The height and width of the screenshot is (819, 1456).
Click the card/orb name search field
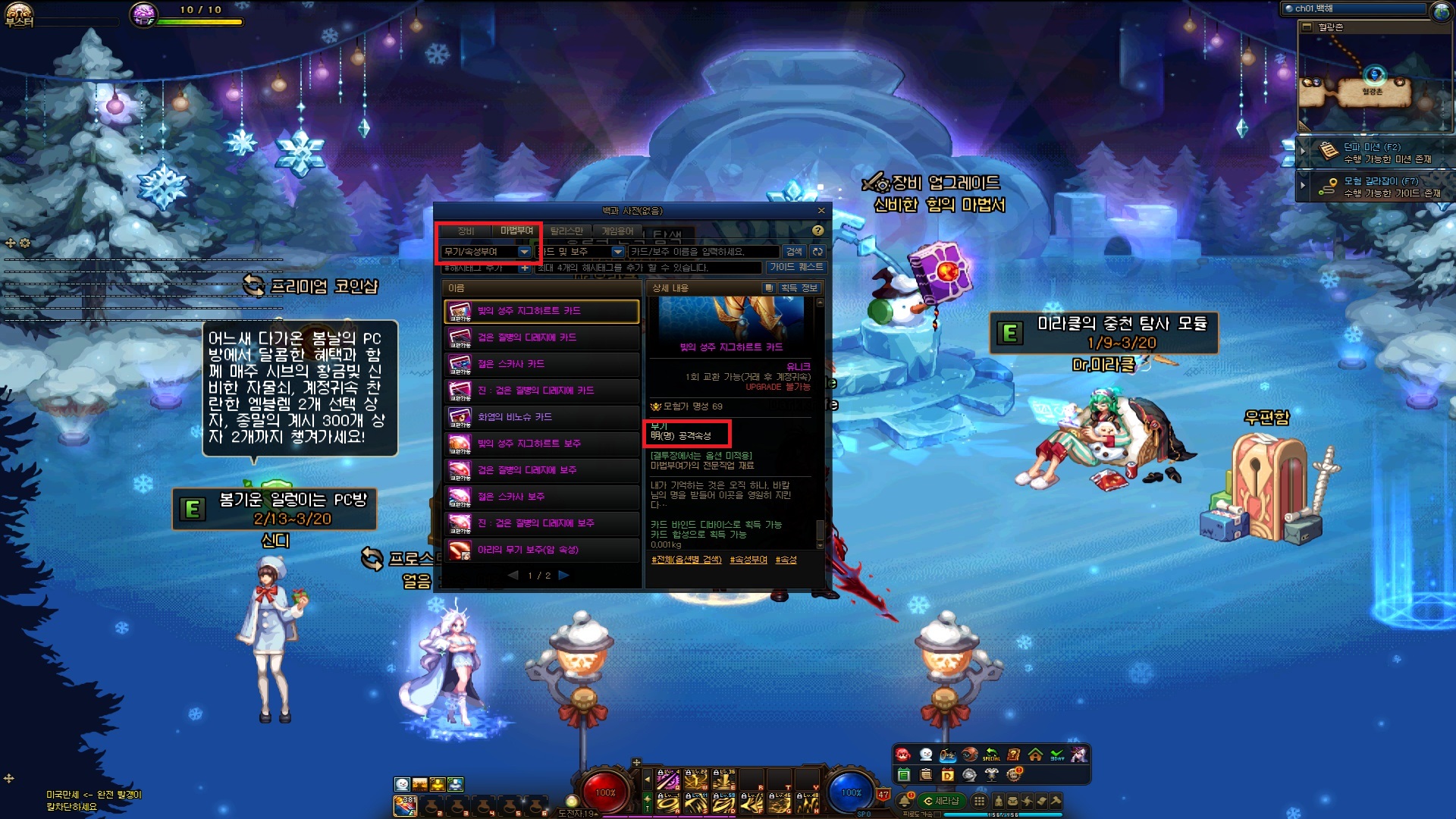(703, 252)
